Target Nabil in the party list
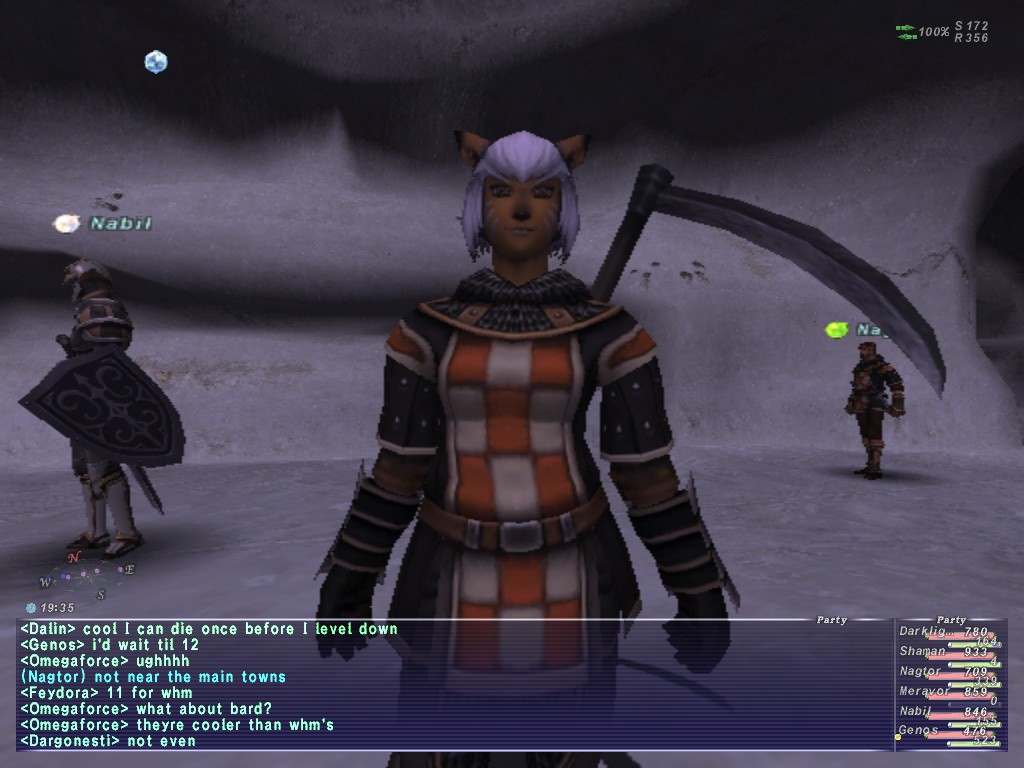 916,712
